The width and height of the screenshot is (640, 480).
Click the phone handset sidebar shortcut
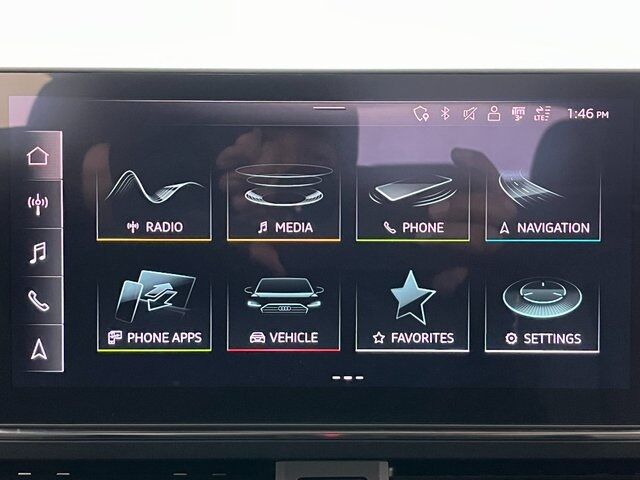pyautogui.click(x=38, y=300)
